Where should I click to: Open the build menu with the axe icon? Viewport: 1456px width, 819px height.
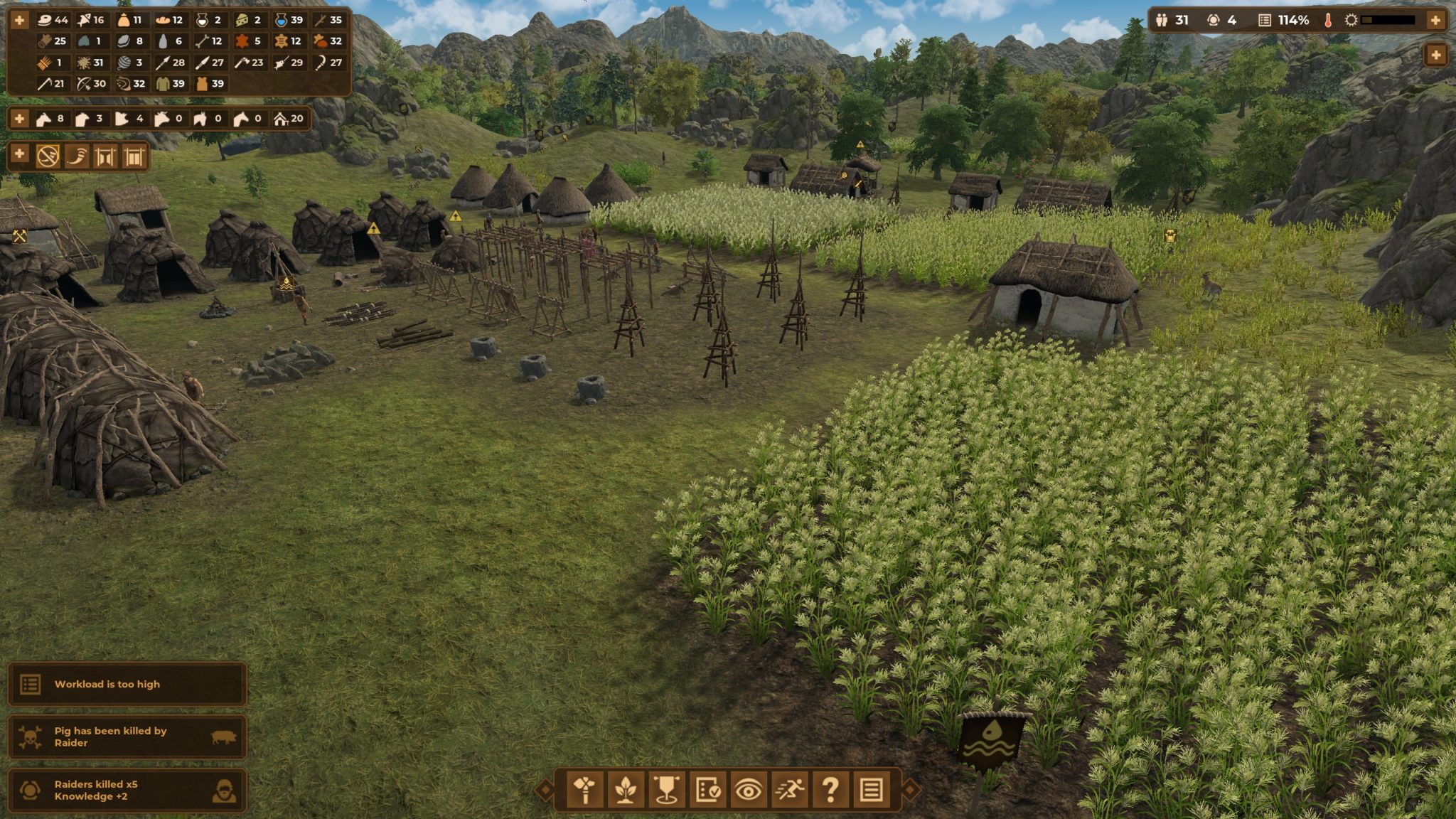coord(585,789)
